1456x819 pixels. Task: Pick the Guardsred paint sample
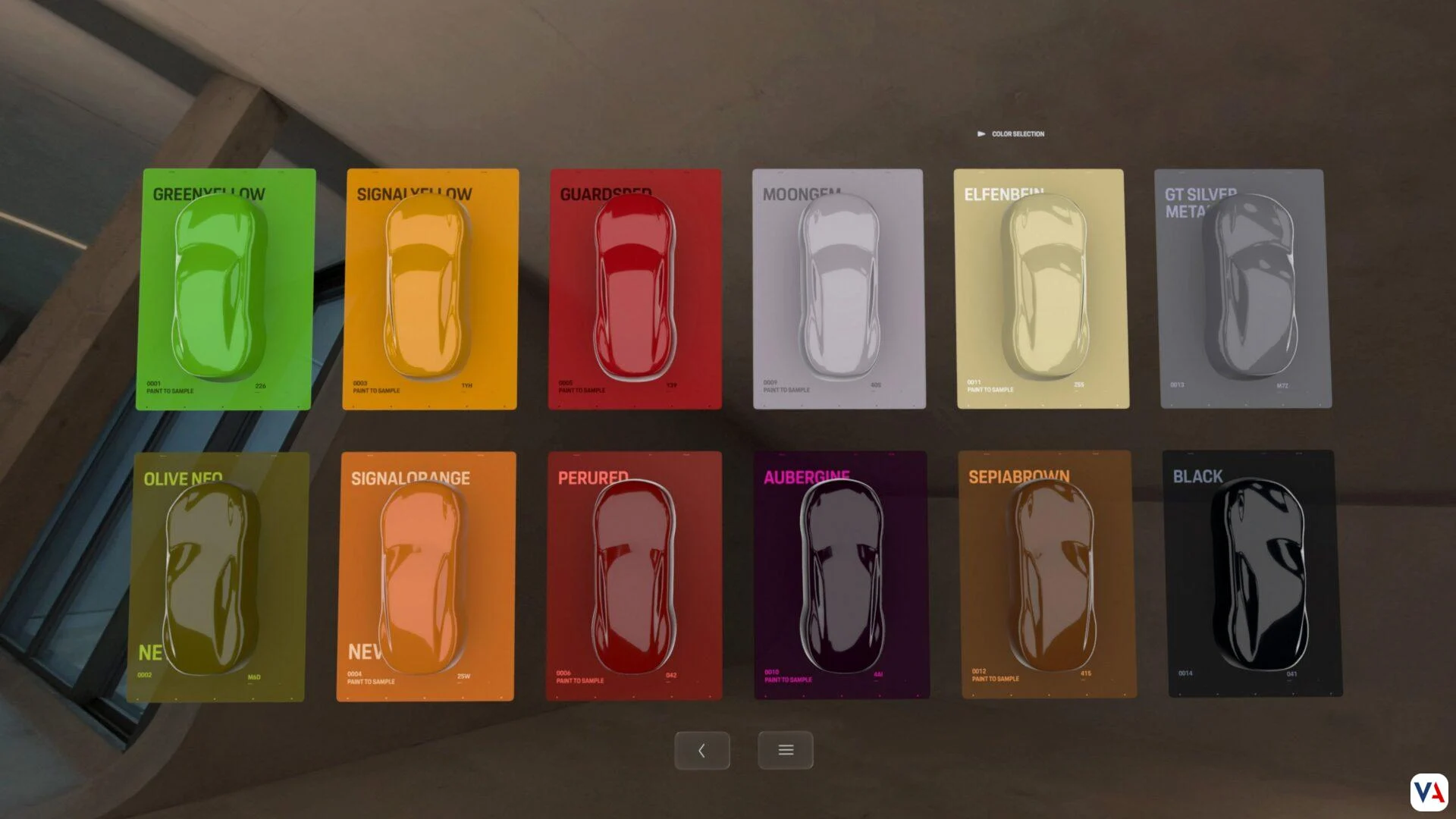pos(635,289)
